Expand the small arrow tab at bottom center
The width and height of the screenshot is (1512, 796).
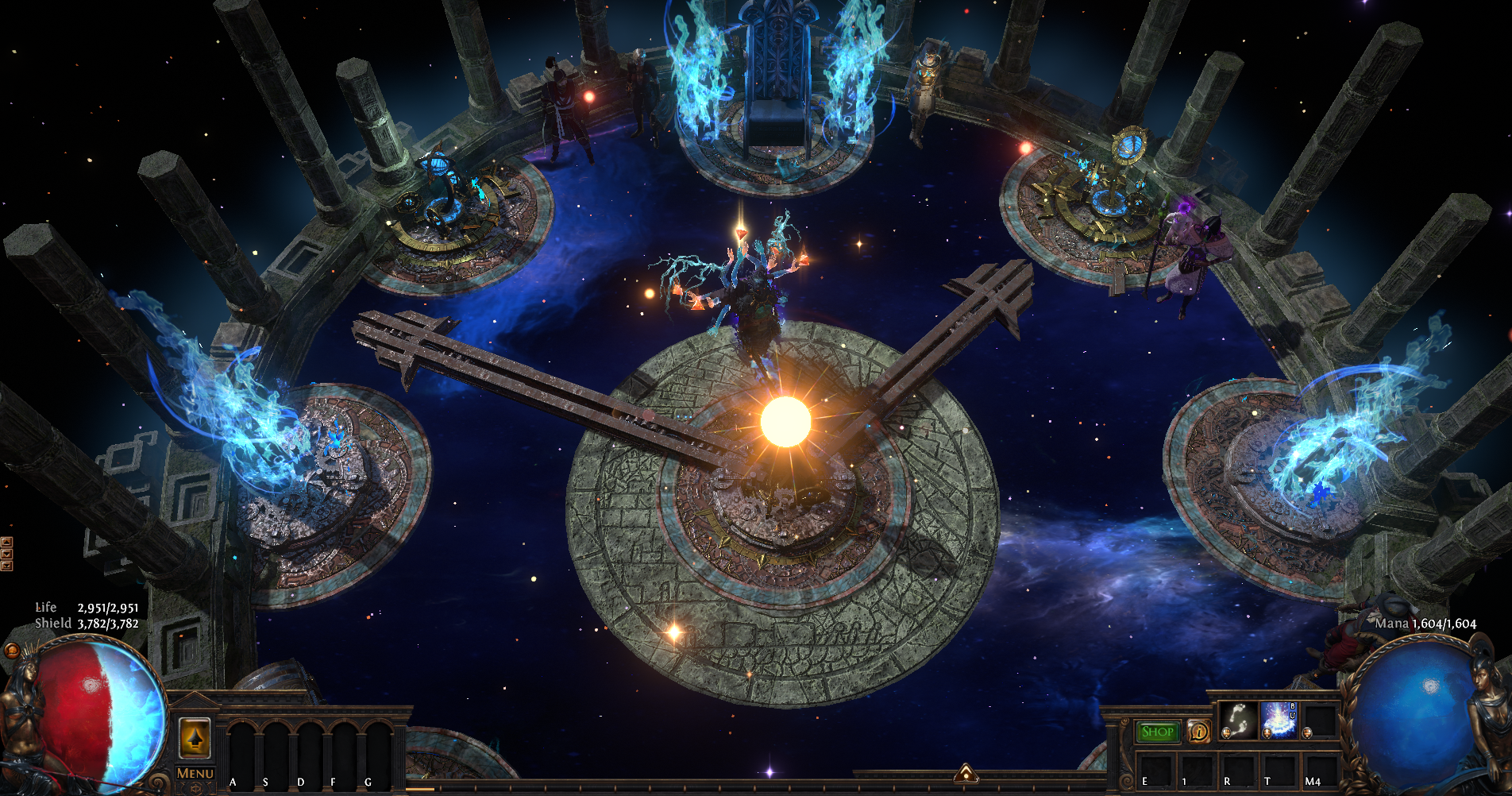click(966, 772)
